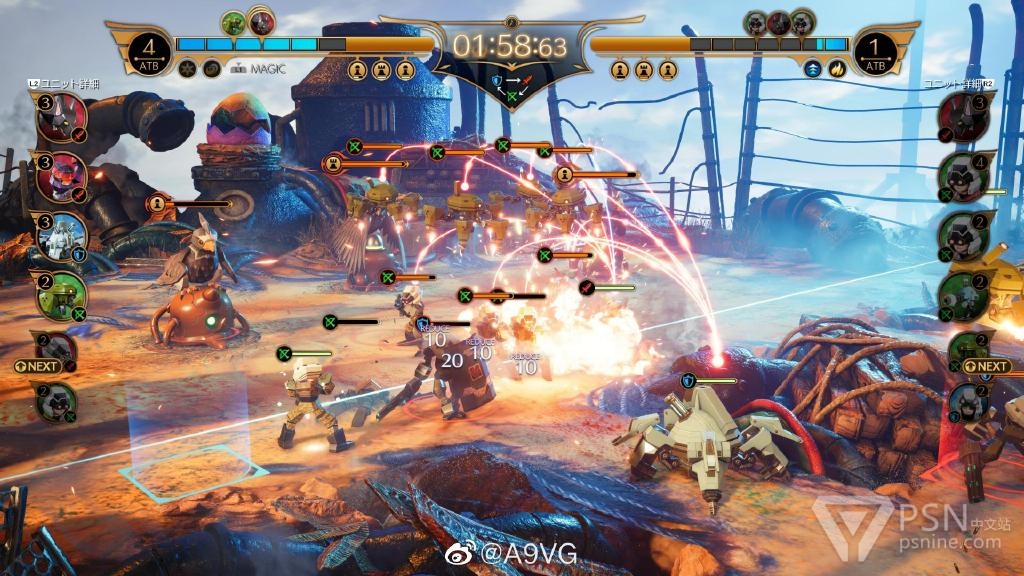
Task: Click the MAGIC label in top bar
Action: (x=263, y=69)
